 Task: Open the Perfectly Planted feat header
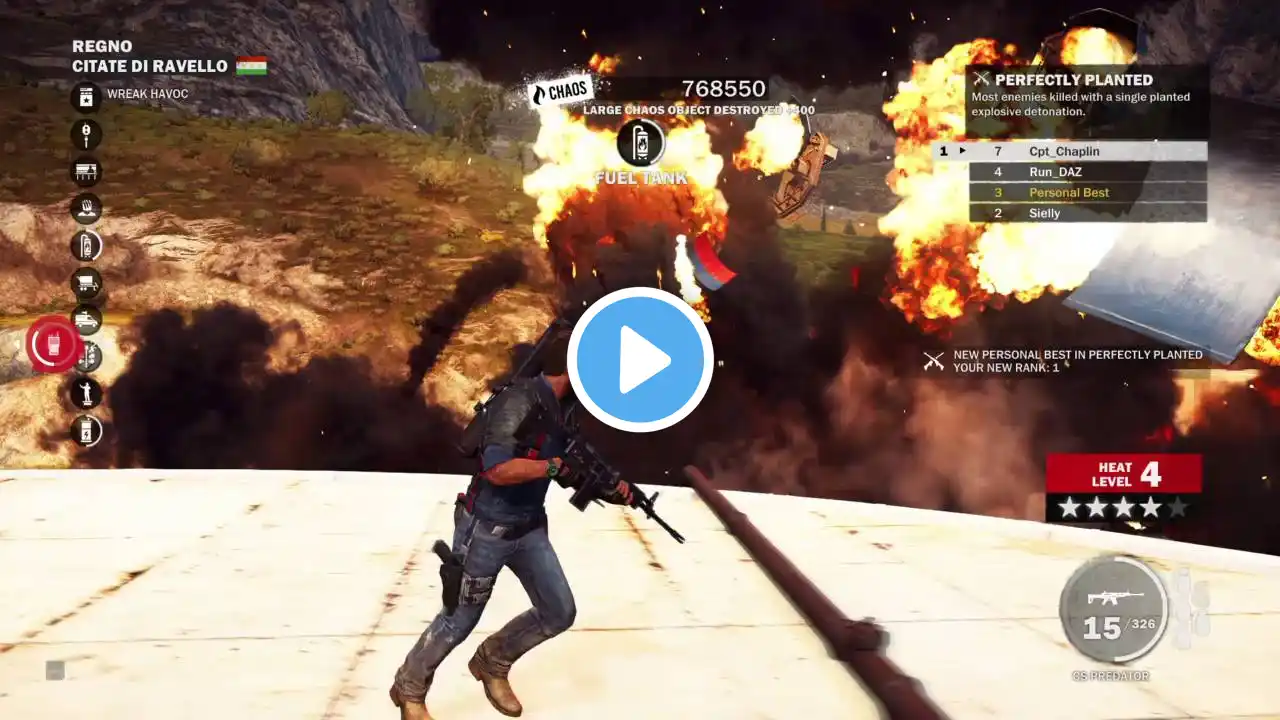[1075, 79]
